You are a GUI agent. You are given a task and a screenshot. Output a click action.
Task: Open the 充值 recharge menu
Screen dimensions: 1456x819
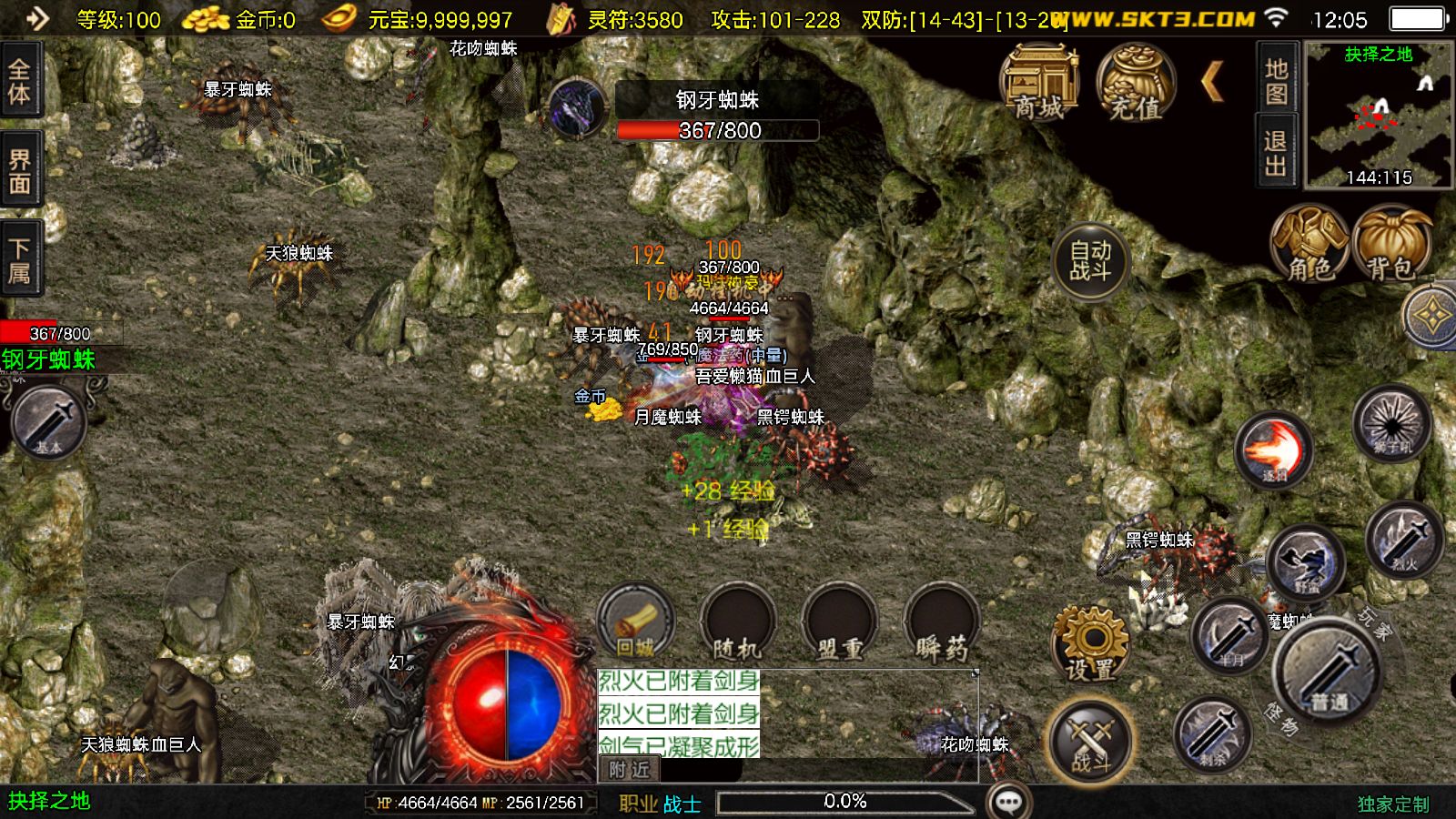coord(1135,82)
